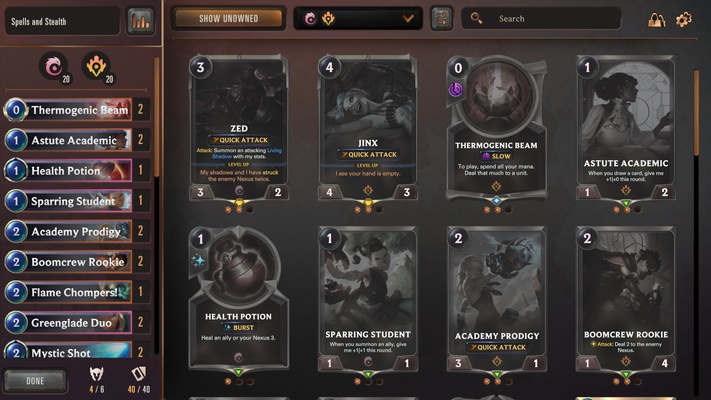Viewport: 711px width, 400px height.
Task: Select the Zed champion card
Action: pos(239,130)
